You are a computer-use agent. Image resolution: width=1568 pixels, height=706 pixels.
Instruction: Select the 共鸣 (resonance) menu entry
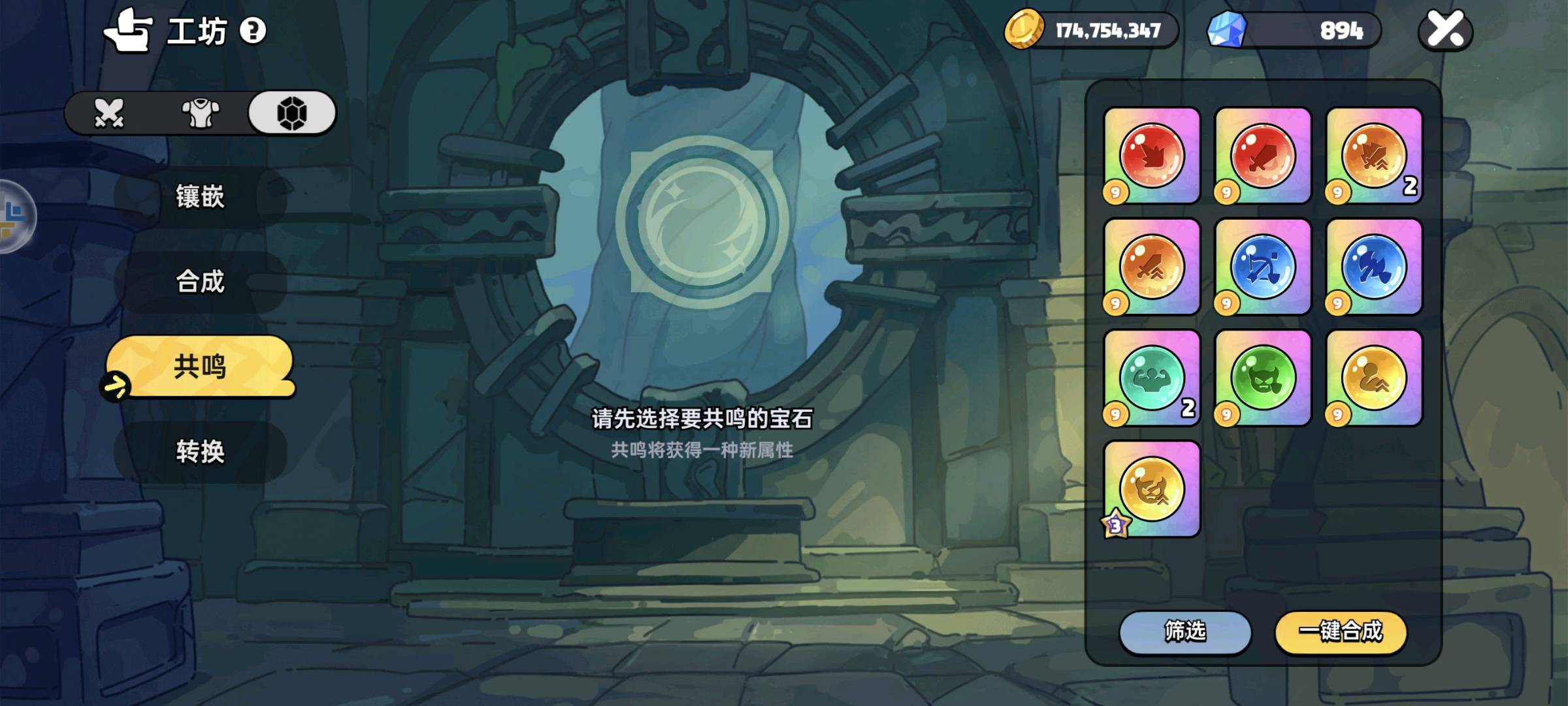click(x=200, y=366)
